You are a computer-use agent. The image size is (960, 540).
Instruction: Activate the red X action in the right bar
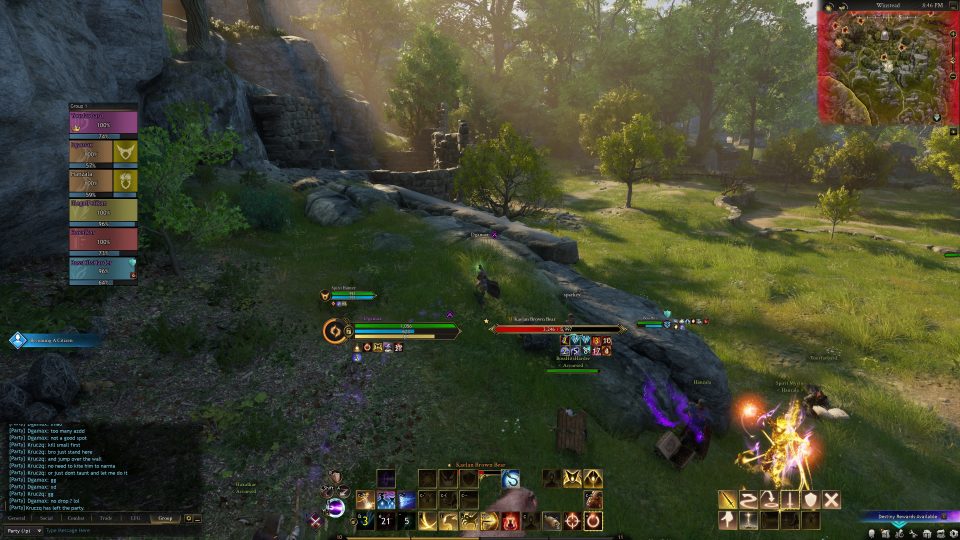click(831, 500)
